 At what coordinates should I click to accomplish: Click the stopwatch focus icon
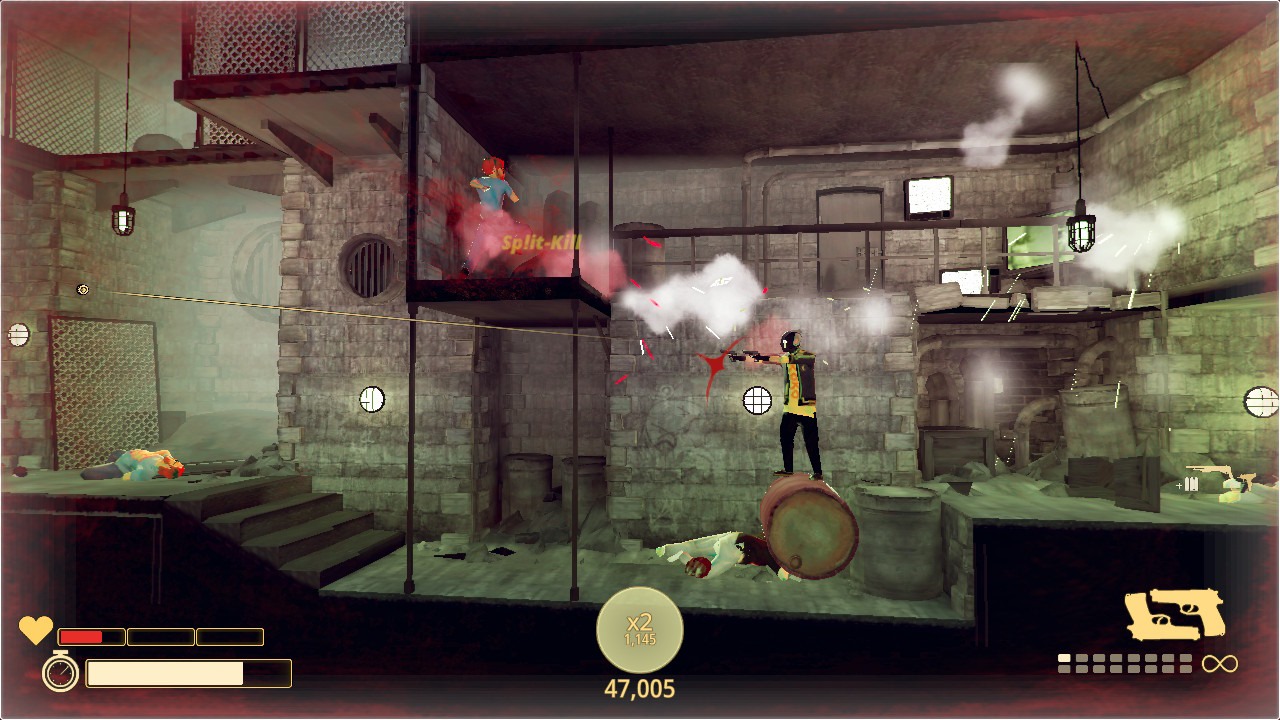click(x=60, y=672)
